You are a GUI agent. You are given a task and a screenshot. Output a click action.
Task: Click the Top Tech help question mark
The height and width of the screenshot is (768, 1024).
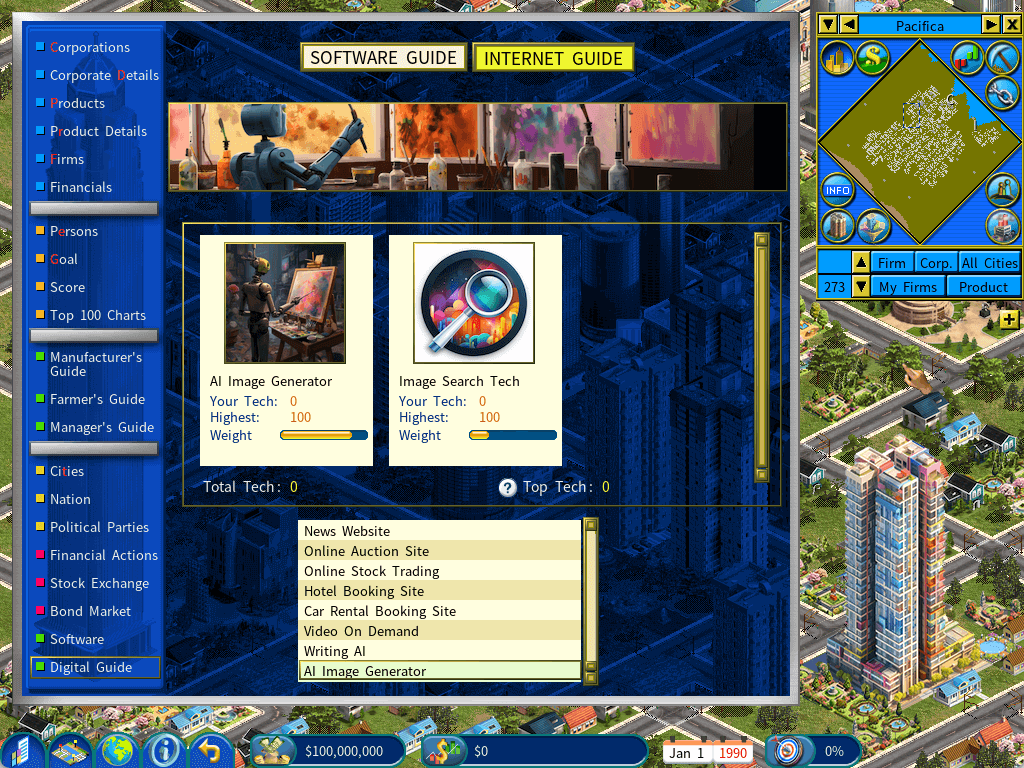tap(508, 487)
